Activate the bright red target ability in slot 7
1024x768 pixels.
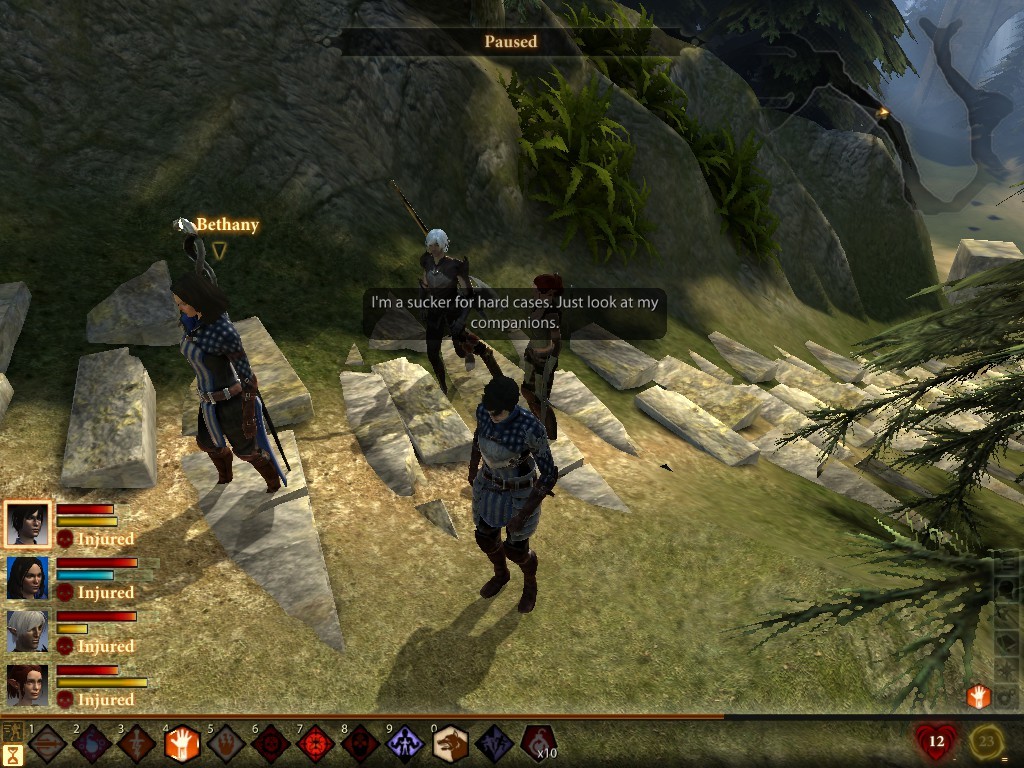click(x=315, y=744)
